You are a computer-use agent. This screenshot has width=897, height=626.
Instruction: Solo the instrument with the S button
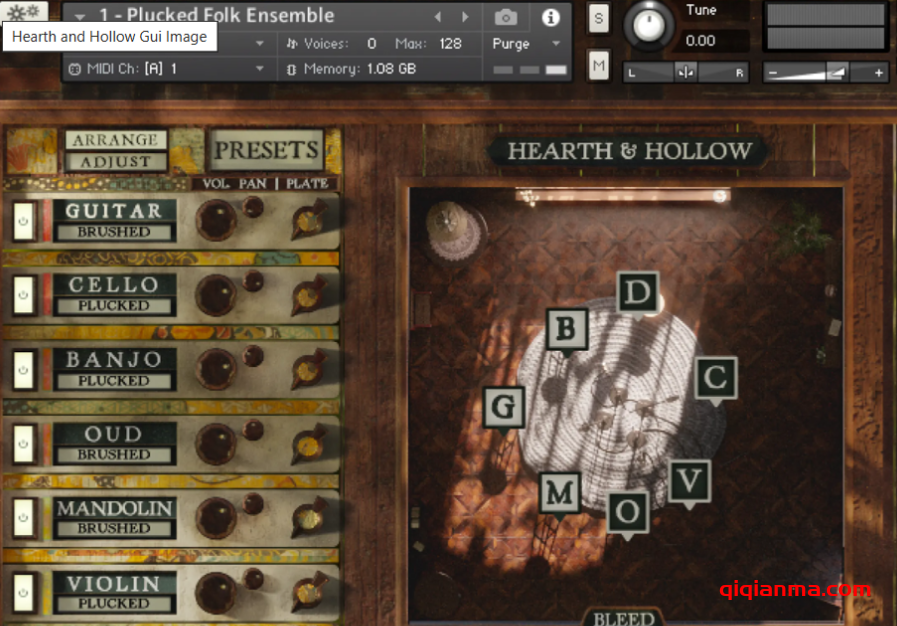[598, 18]
